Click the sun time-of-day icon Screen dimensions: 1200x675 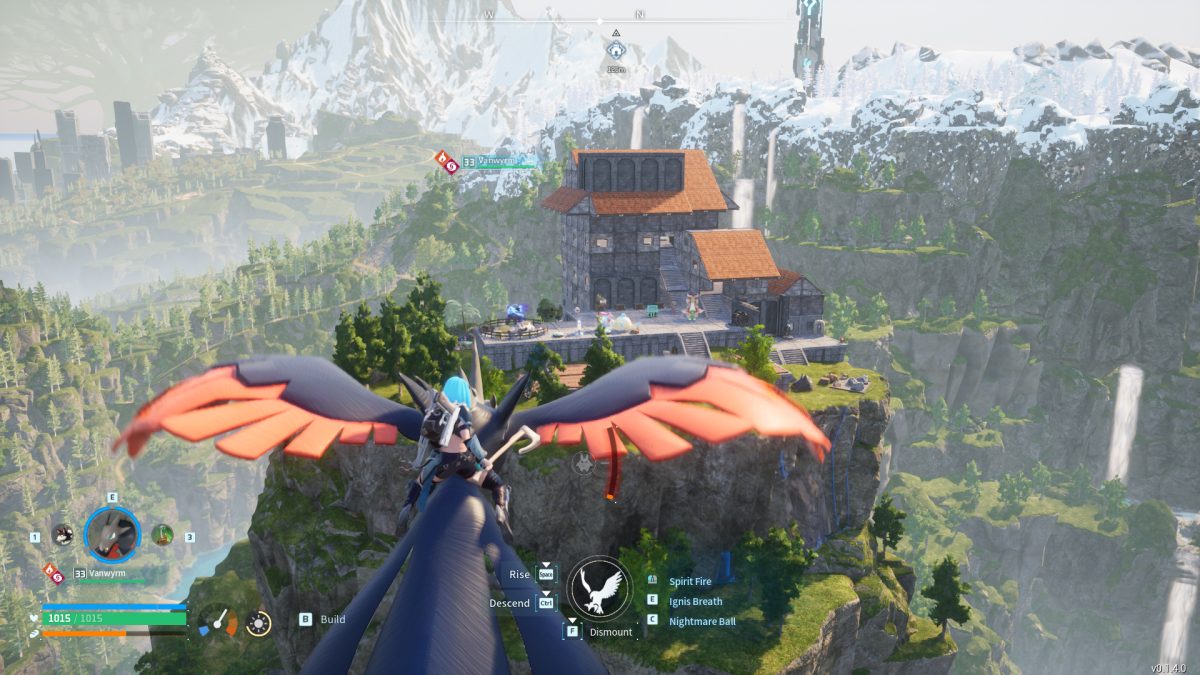(258, 623)
